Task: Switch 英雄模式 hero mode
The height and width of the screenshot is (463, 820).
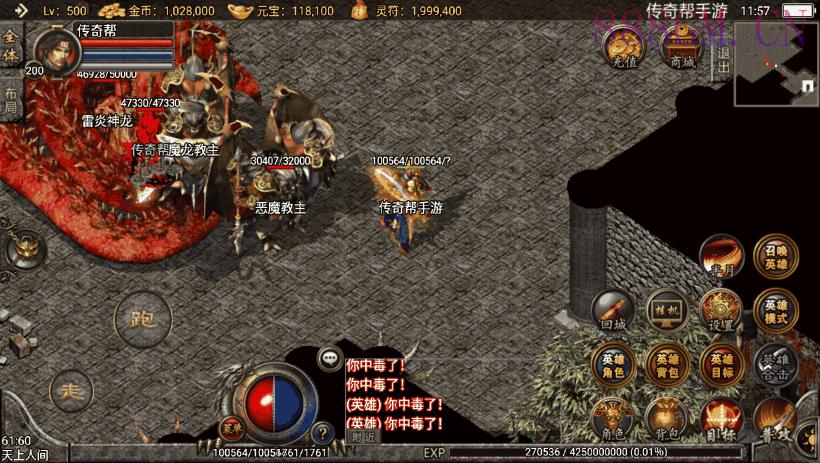Action: pos(776,311)
